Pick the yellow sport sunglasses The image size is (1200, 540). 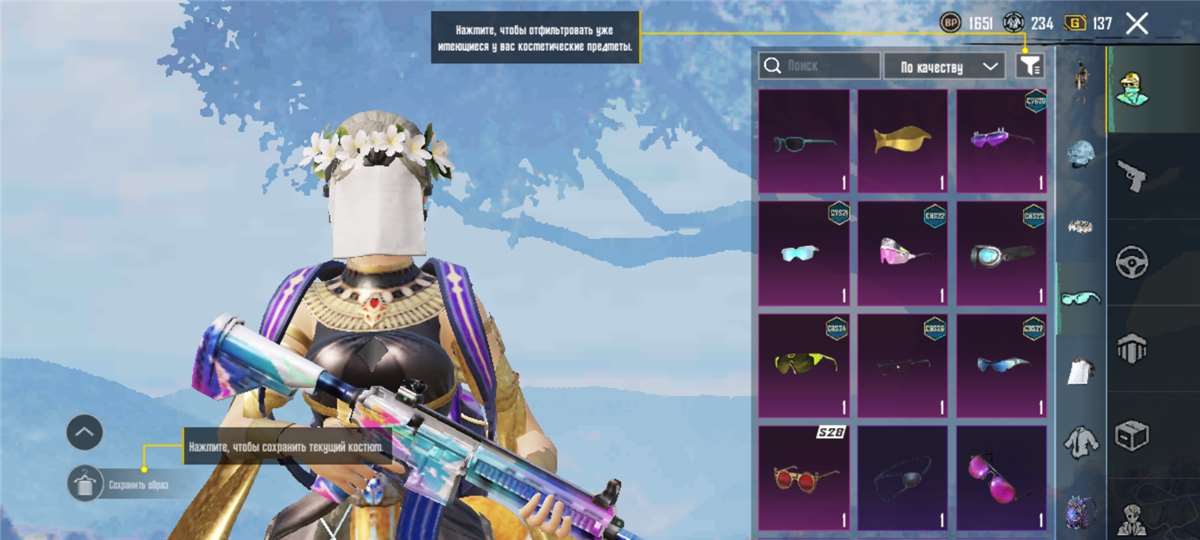tap(803, 365)
